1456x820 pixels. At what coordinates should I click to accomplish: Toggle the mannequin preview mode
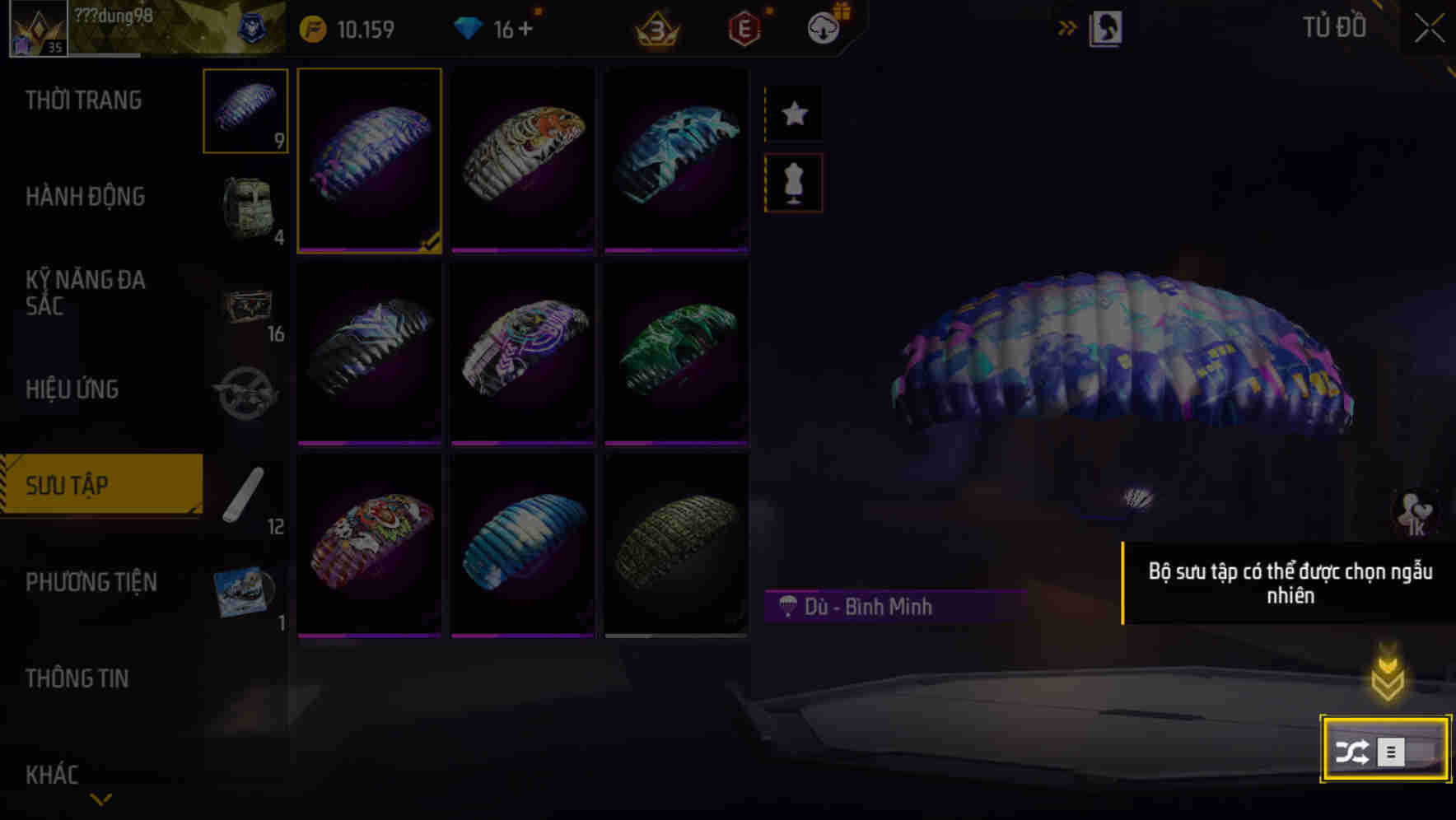tap(792, 183)
